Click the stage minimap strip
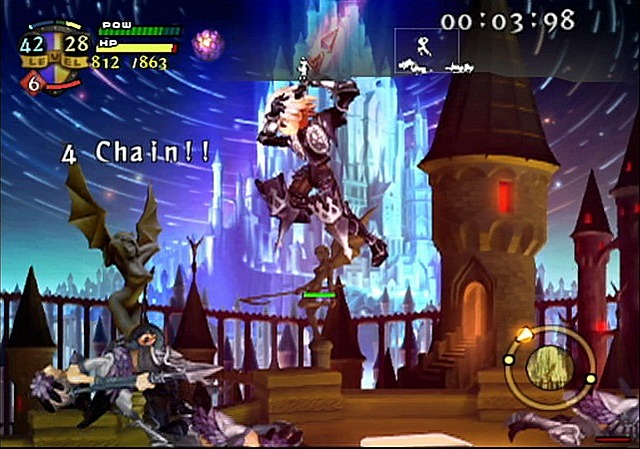This screenshot has height=449, width=640. pos(427,51)
